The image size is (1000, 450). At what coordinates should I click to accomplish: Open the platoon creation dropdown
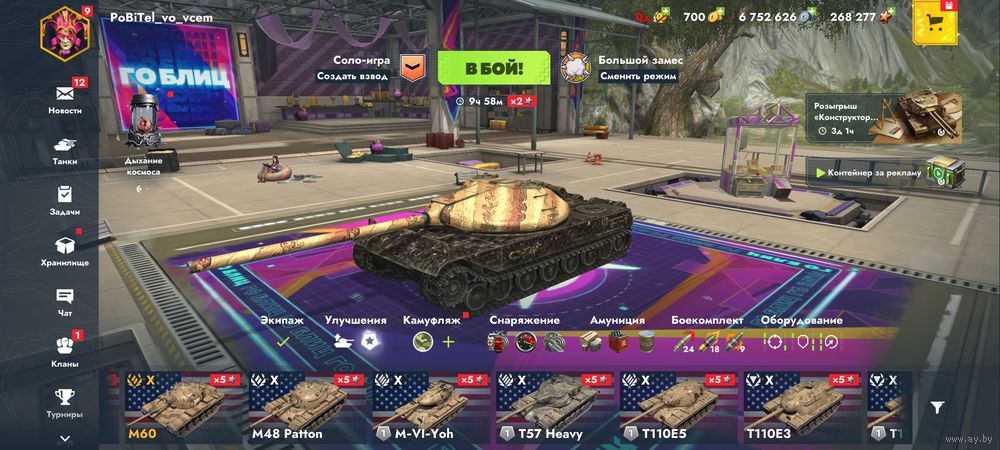point(412,67)
